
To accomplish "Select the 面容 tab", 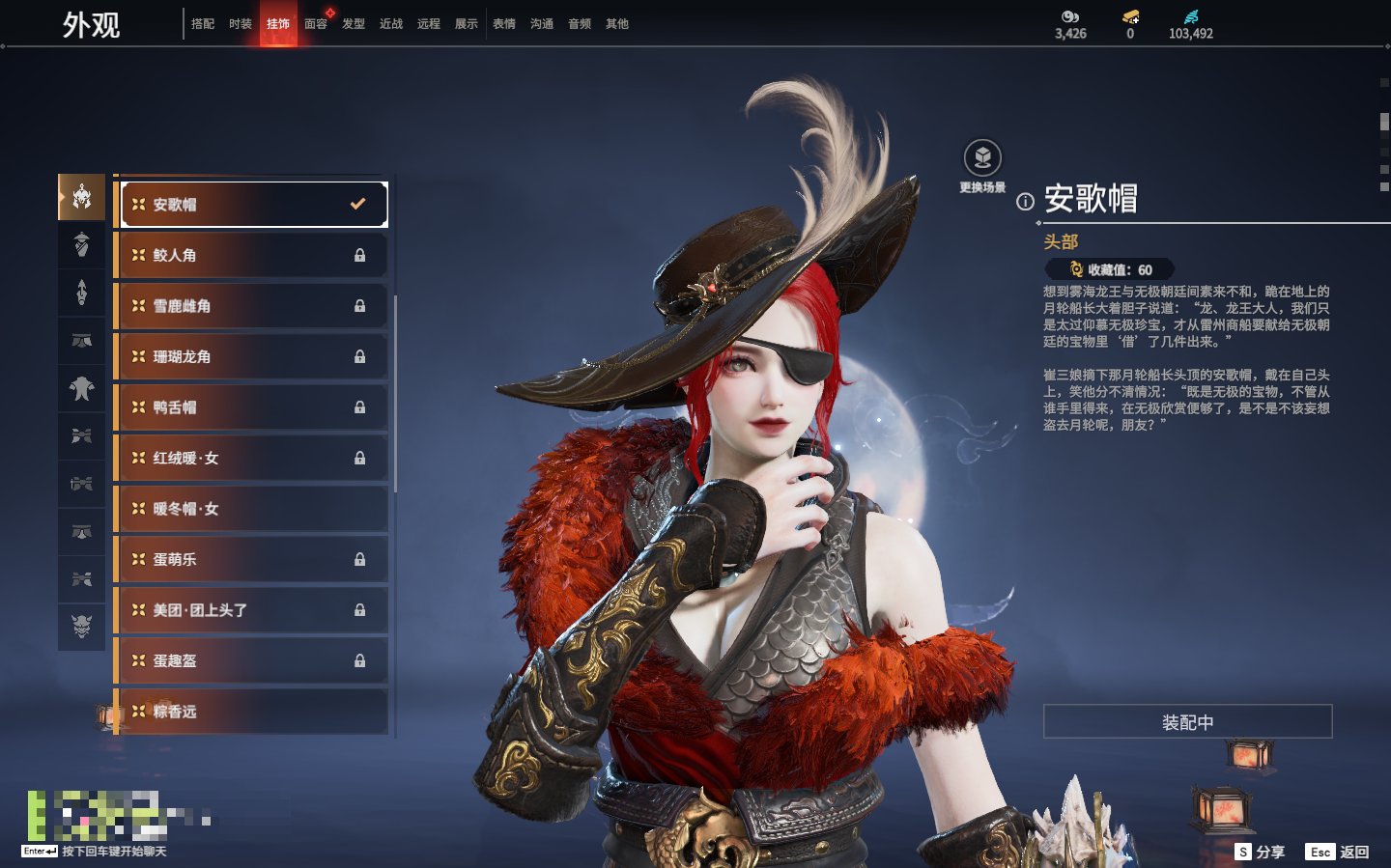I will tap(316, 24).
